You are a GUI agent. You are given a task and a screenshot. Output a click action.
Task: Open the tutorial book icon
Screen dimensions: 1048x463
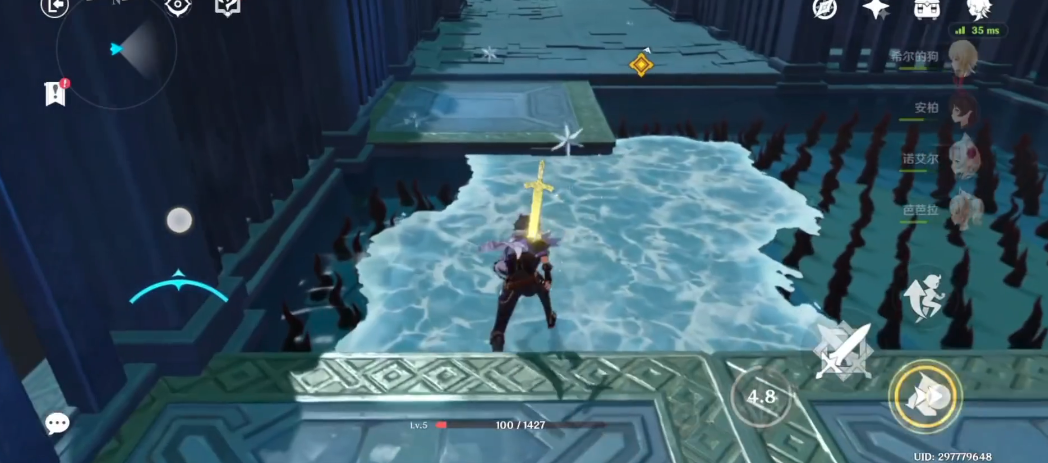(x=228, y=6)
